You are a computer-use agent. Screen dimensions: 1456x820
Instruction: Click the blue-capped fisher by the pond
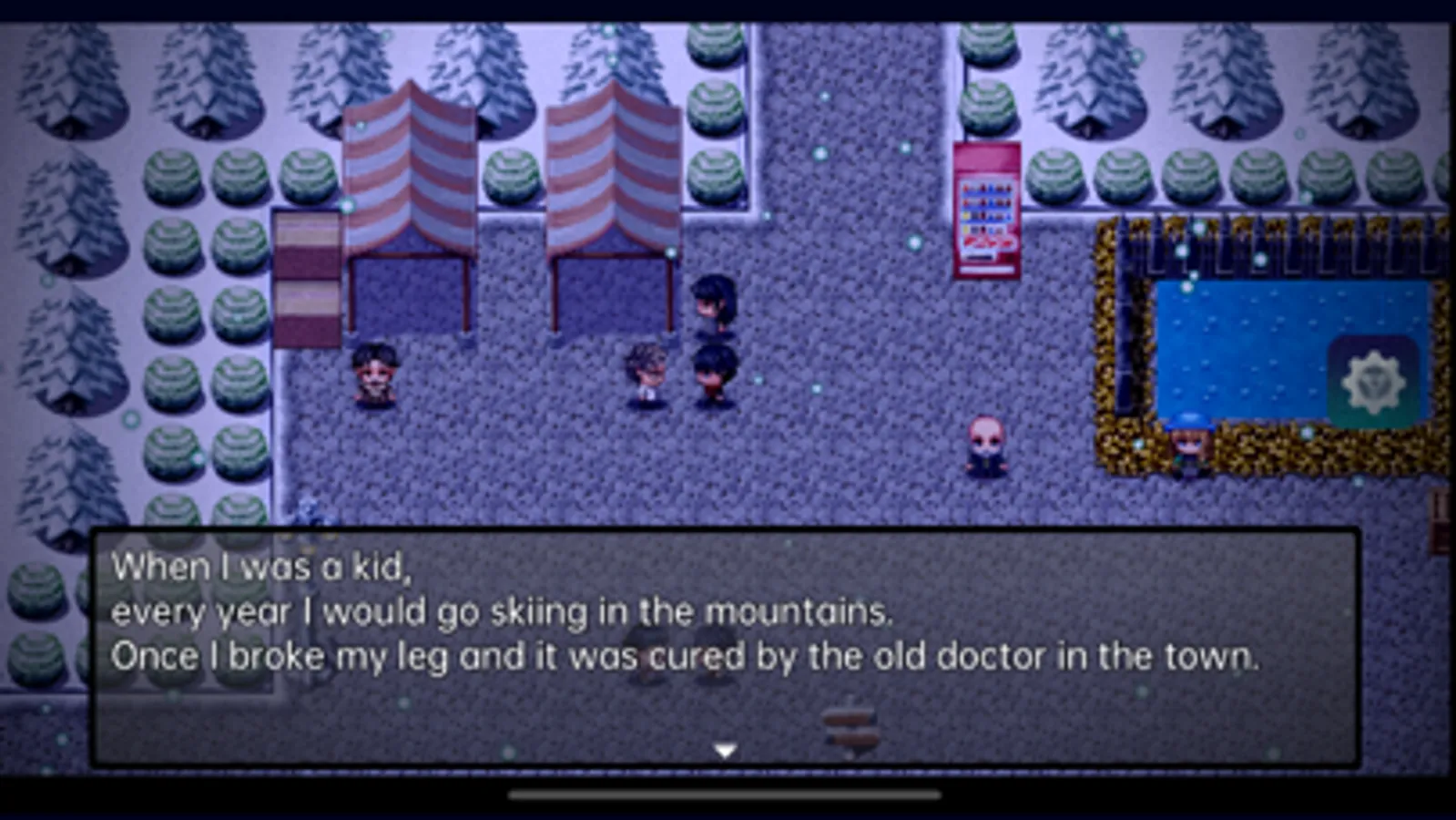click(1188, 446)
